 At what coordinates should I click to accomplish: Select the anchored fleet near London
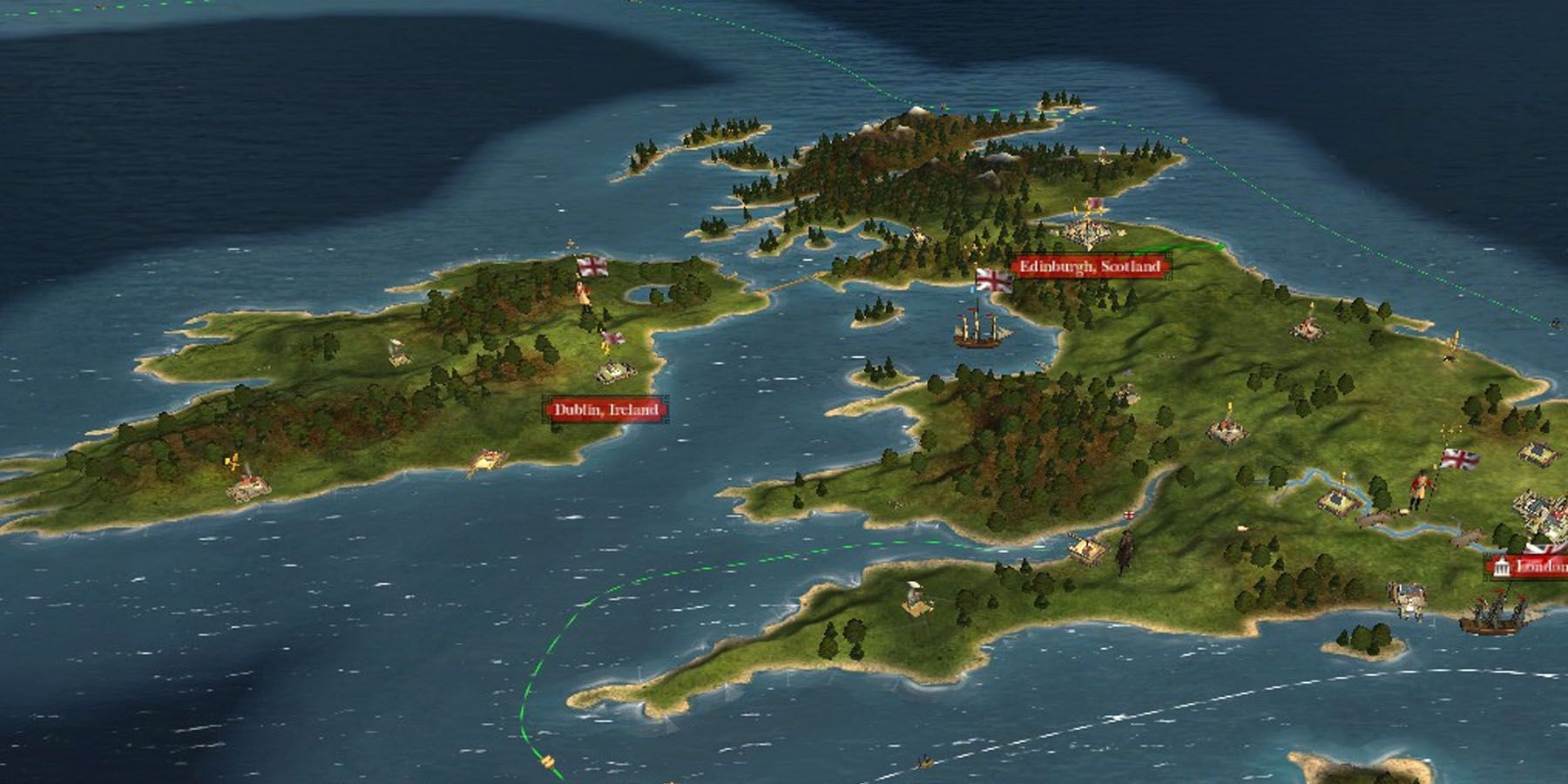(x=1494, y=616)
